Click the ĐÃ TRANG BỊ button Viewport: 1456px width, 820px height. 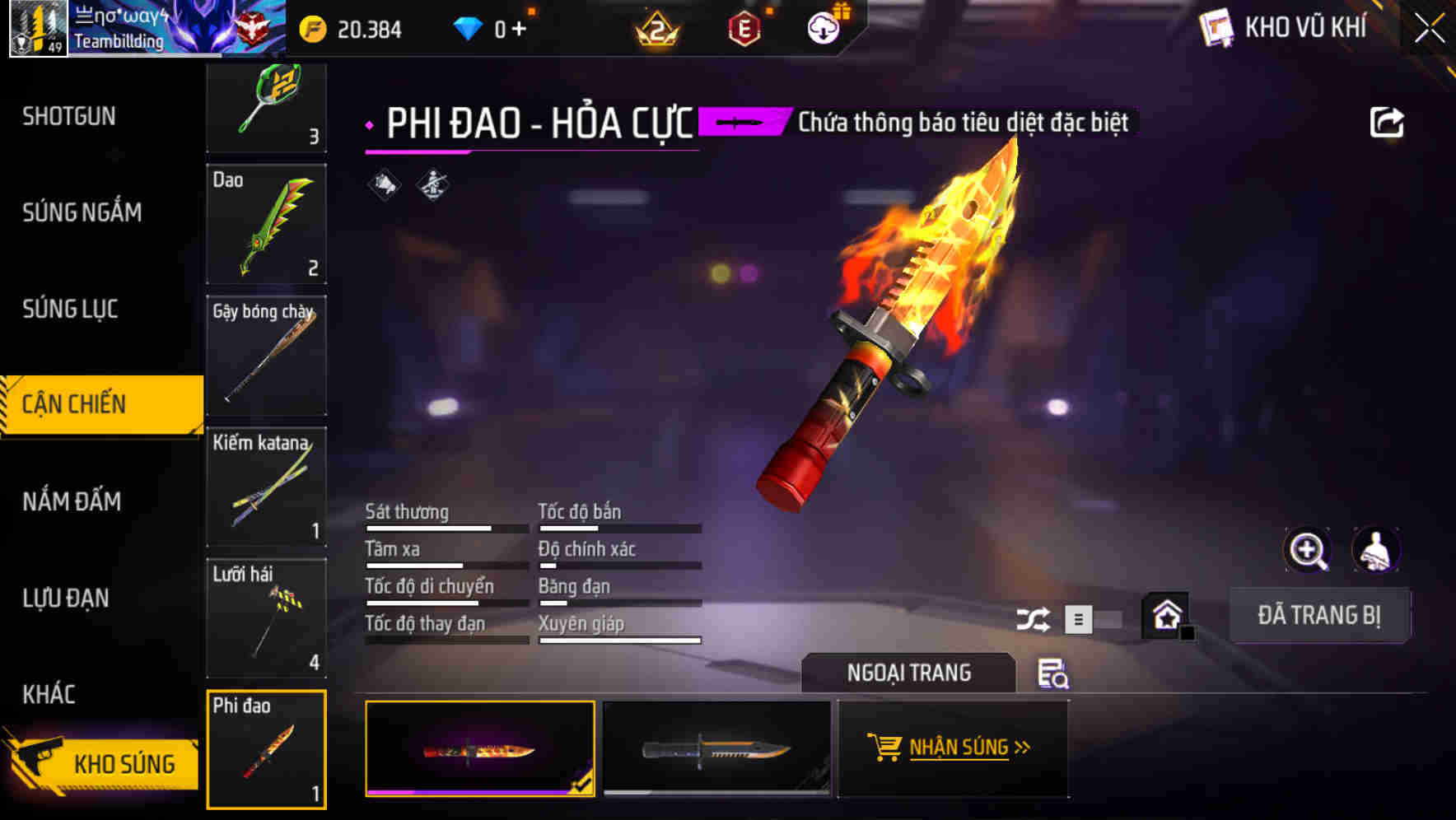tap(1319, 615)
